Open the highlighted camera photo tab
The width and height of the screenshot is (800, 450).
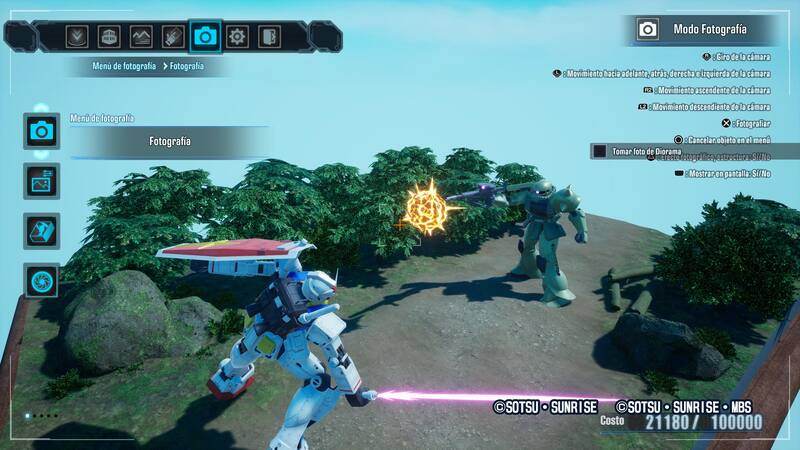click(205, 37)
